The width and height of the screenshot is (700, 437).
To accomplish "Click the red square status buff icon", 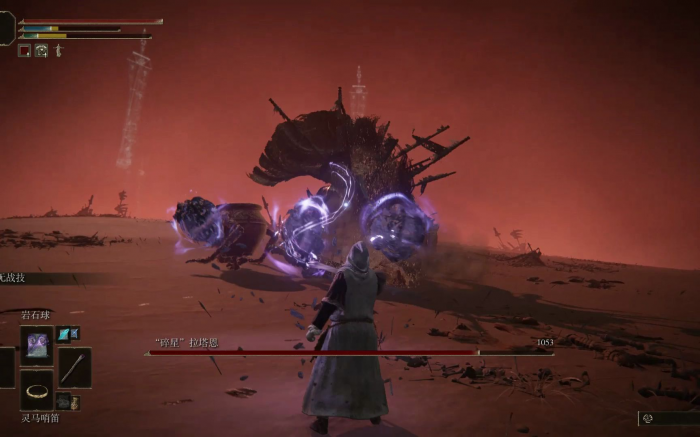I will click(25, 50).
